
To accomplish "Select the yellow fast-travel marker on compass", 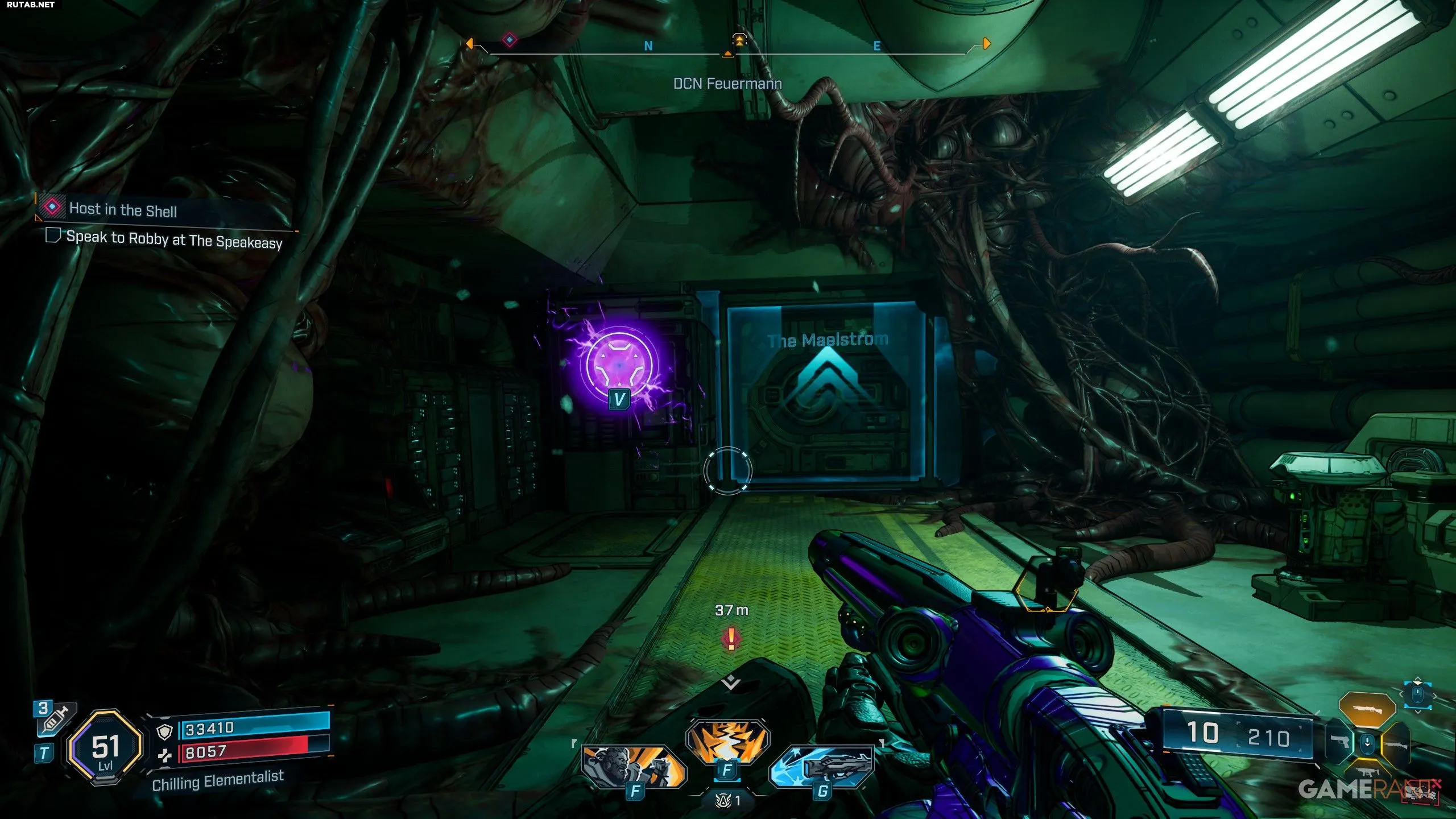I will click(739, 40).
